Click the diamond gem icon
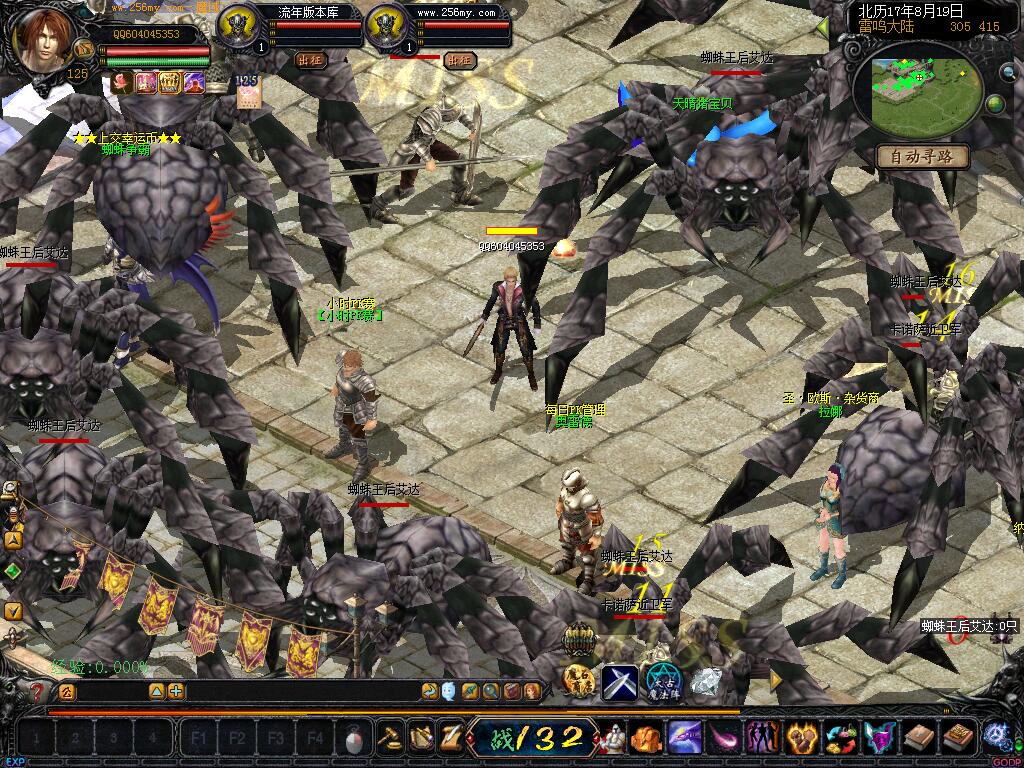1024x768 pixels. 705,682
